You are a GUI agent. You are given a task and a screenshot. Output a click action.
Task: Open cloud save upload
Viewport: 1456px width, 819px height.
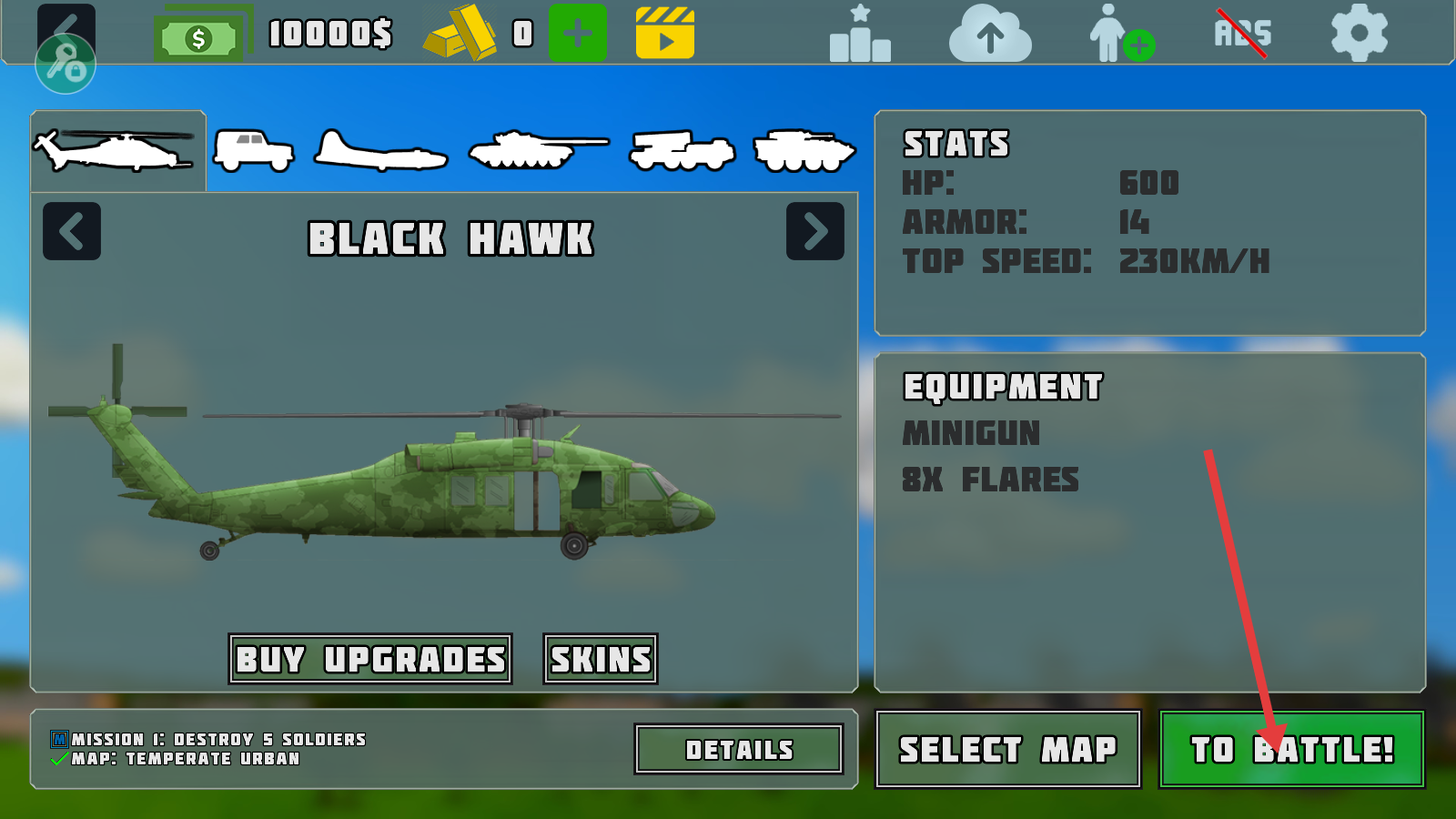990,35
